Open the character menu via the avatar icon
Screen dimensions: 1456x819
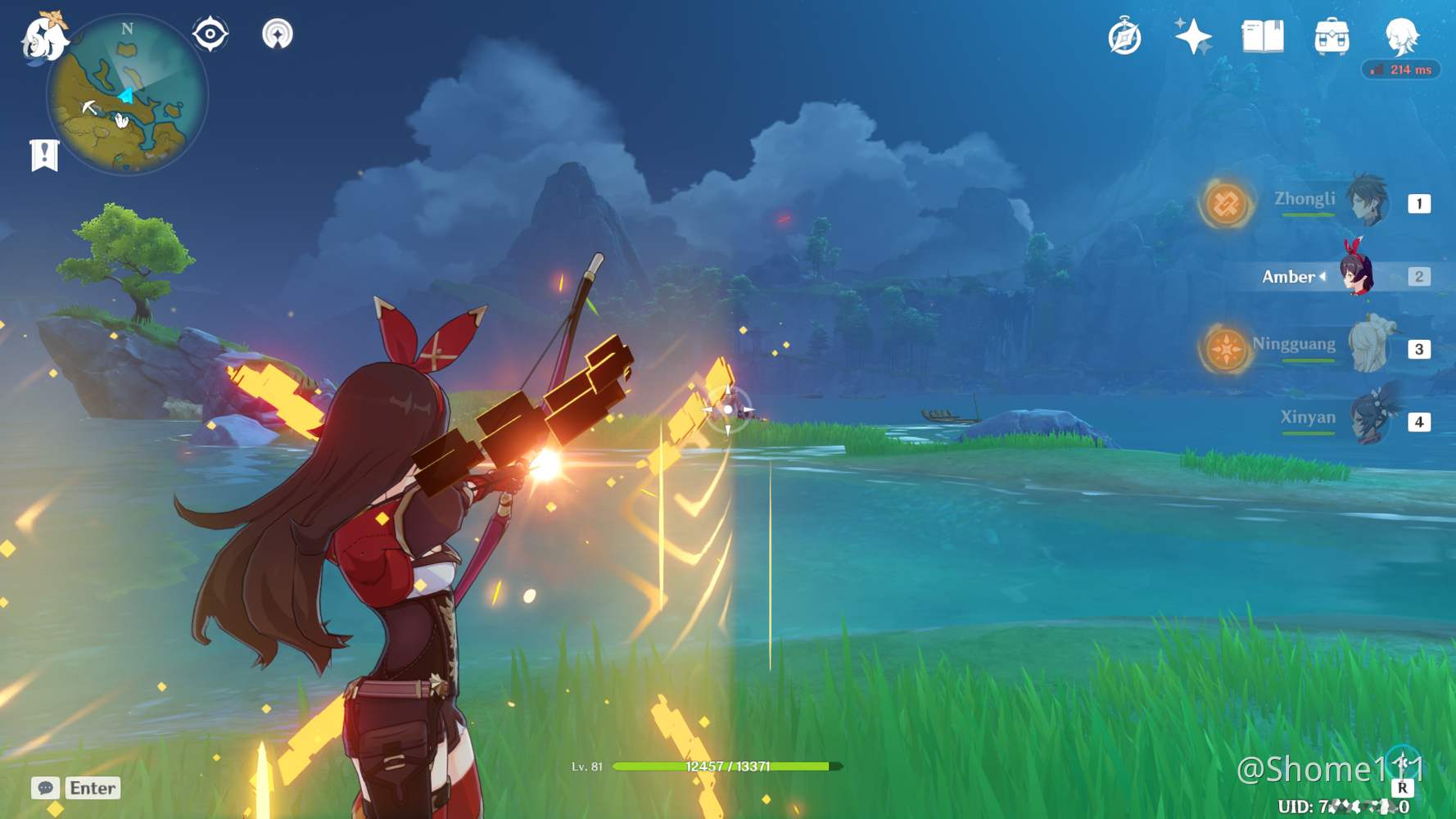(x=1402, y=36)
